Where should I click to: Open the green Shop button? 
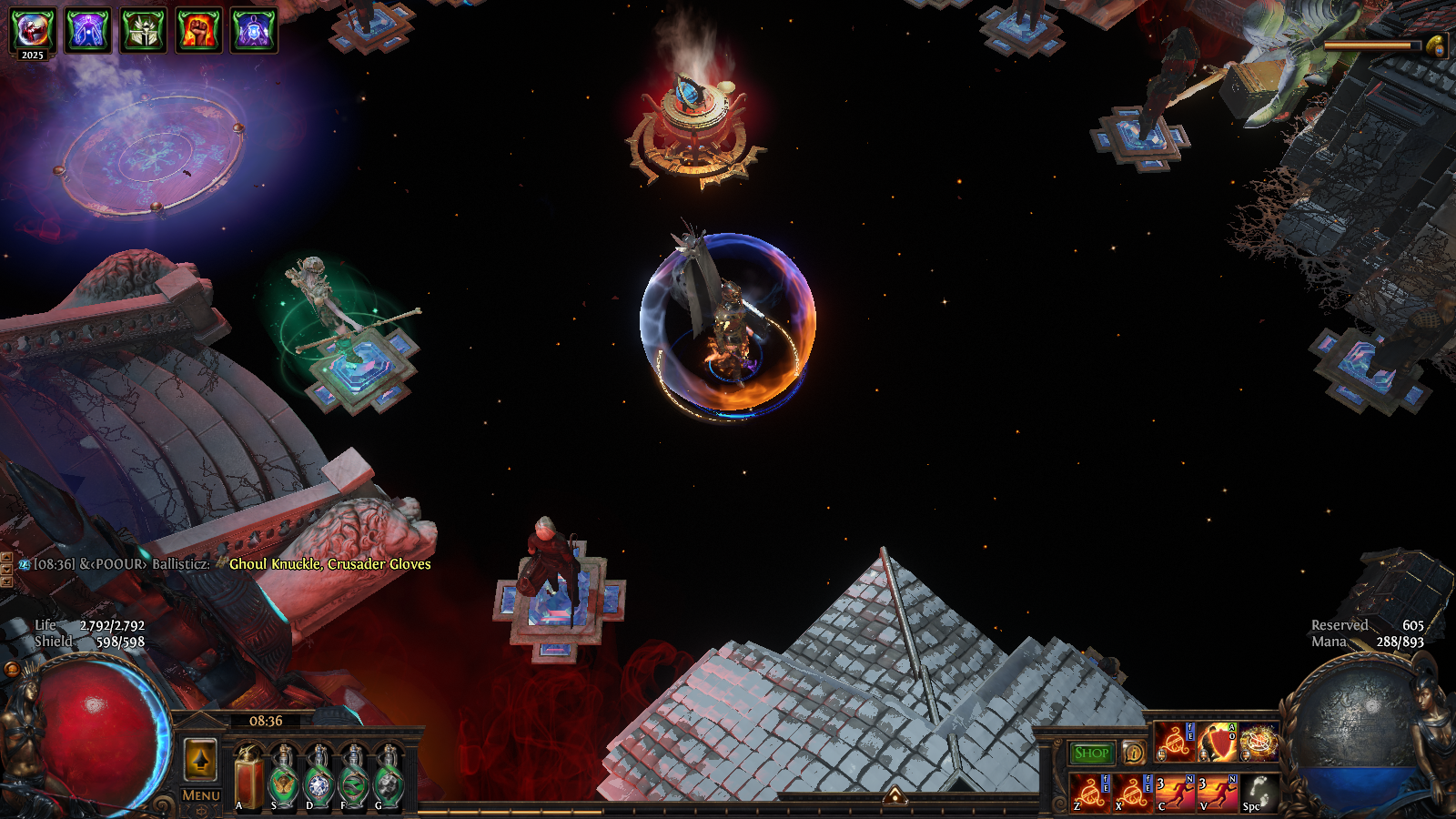(x=1091, y=753)
